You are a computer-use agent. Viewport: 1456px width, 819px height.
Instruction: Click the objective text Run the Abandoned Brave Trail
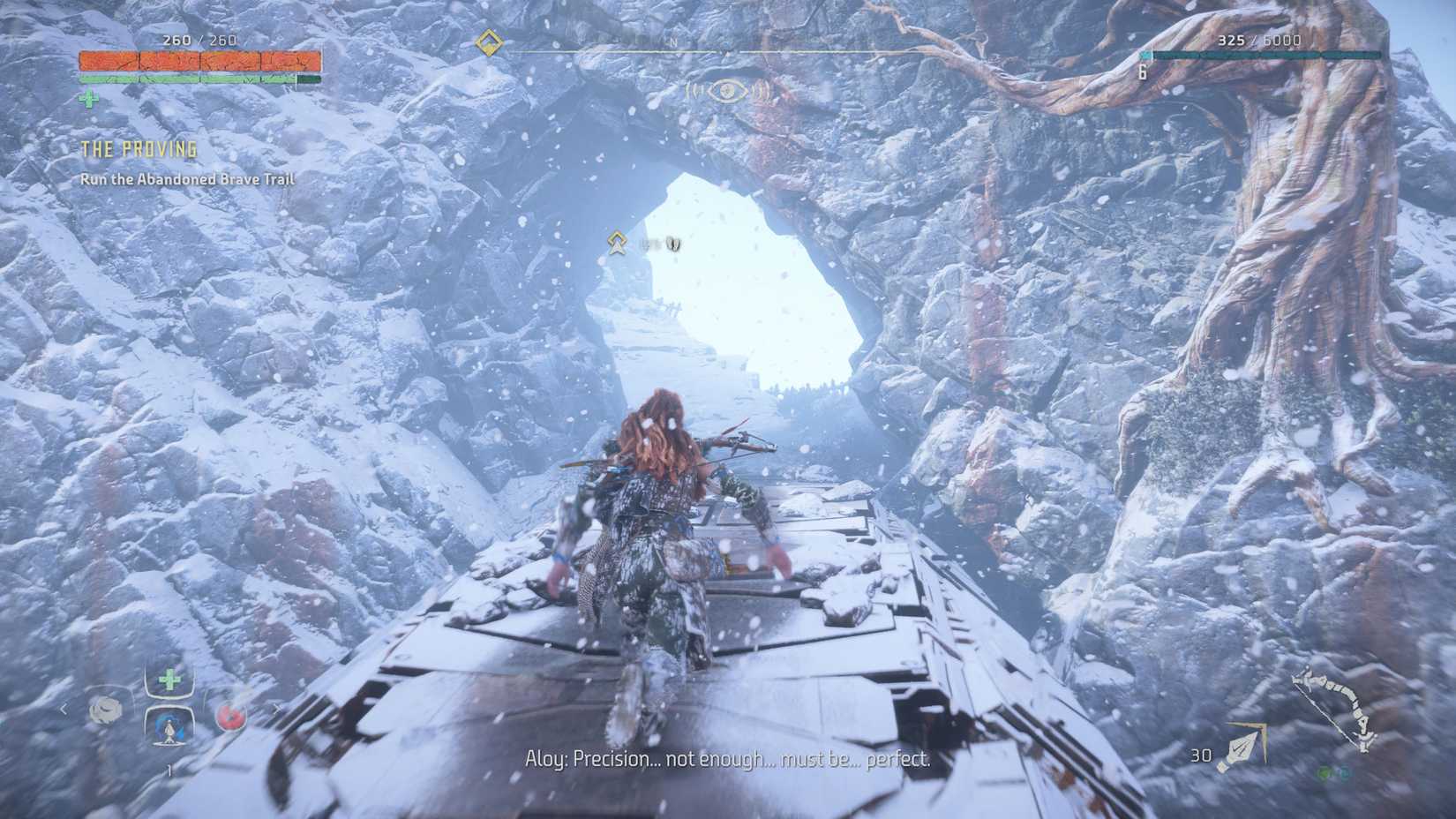point(185,177)
